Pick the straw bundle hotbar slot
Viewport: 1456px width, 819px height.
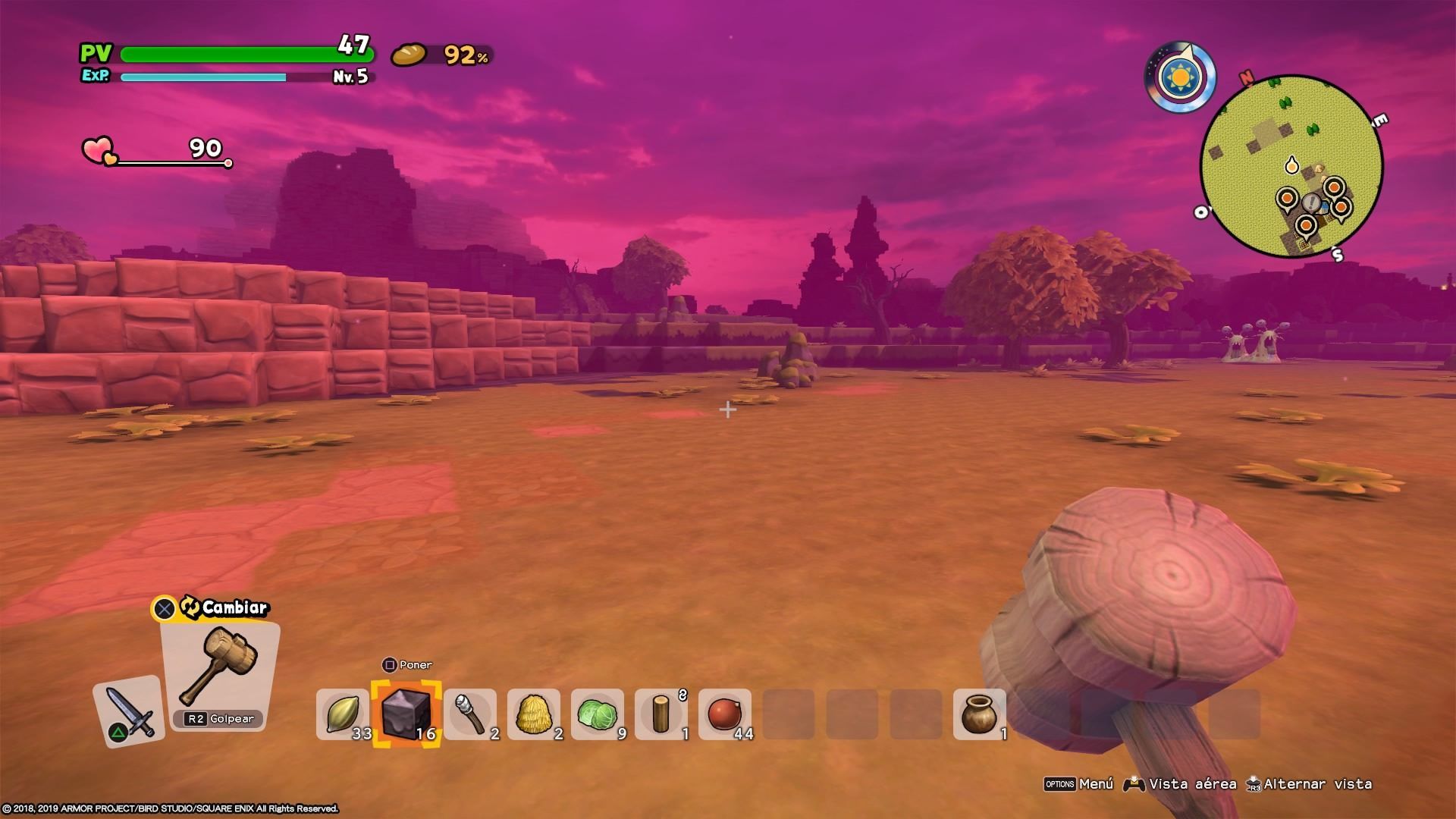pyautogui.click(x=533, y=714)
